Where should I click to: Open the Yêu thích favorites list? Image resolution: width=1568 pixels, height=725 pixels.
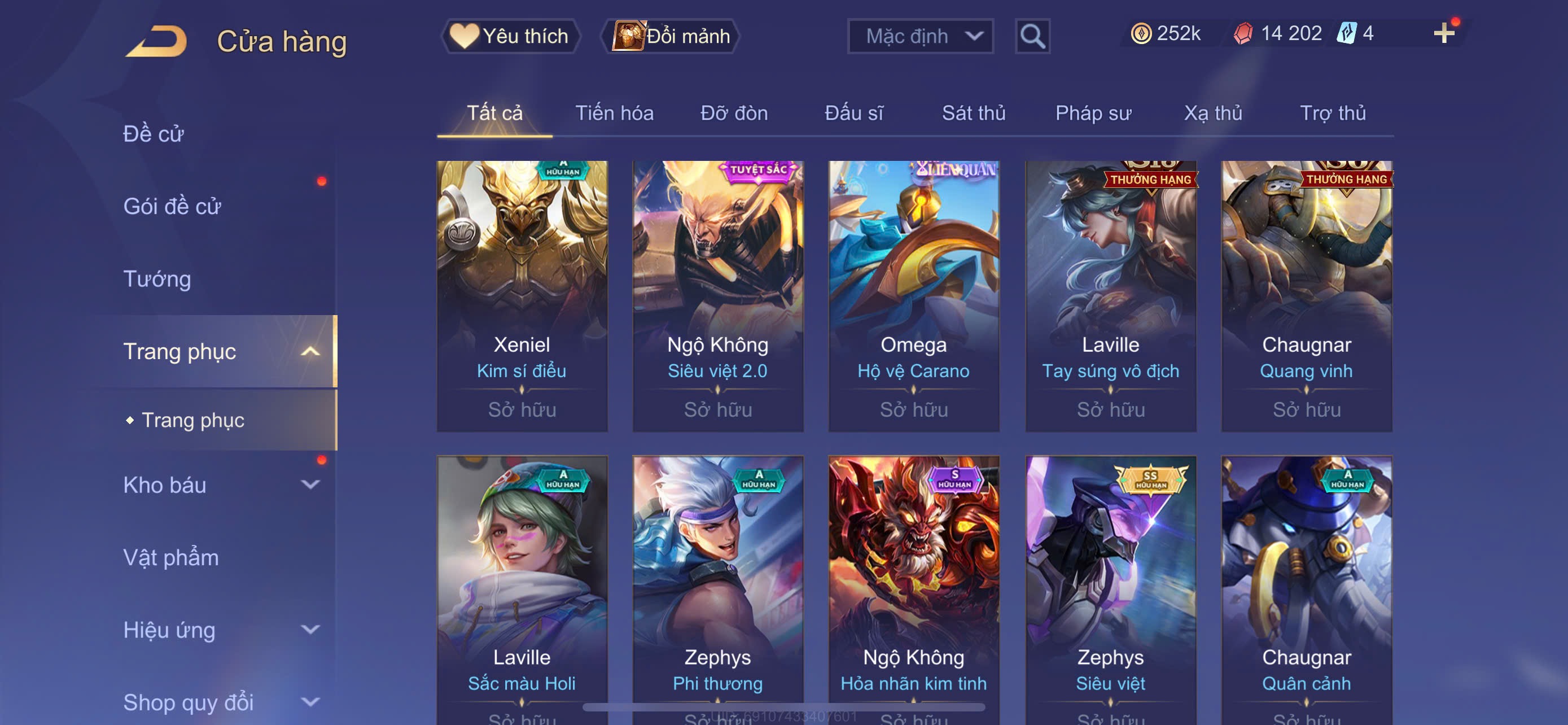[x=510, y=36]
